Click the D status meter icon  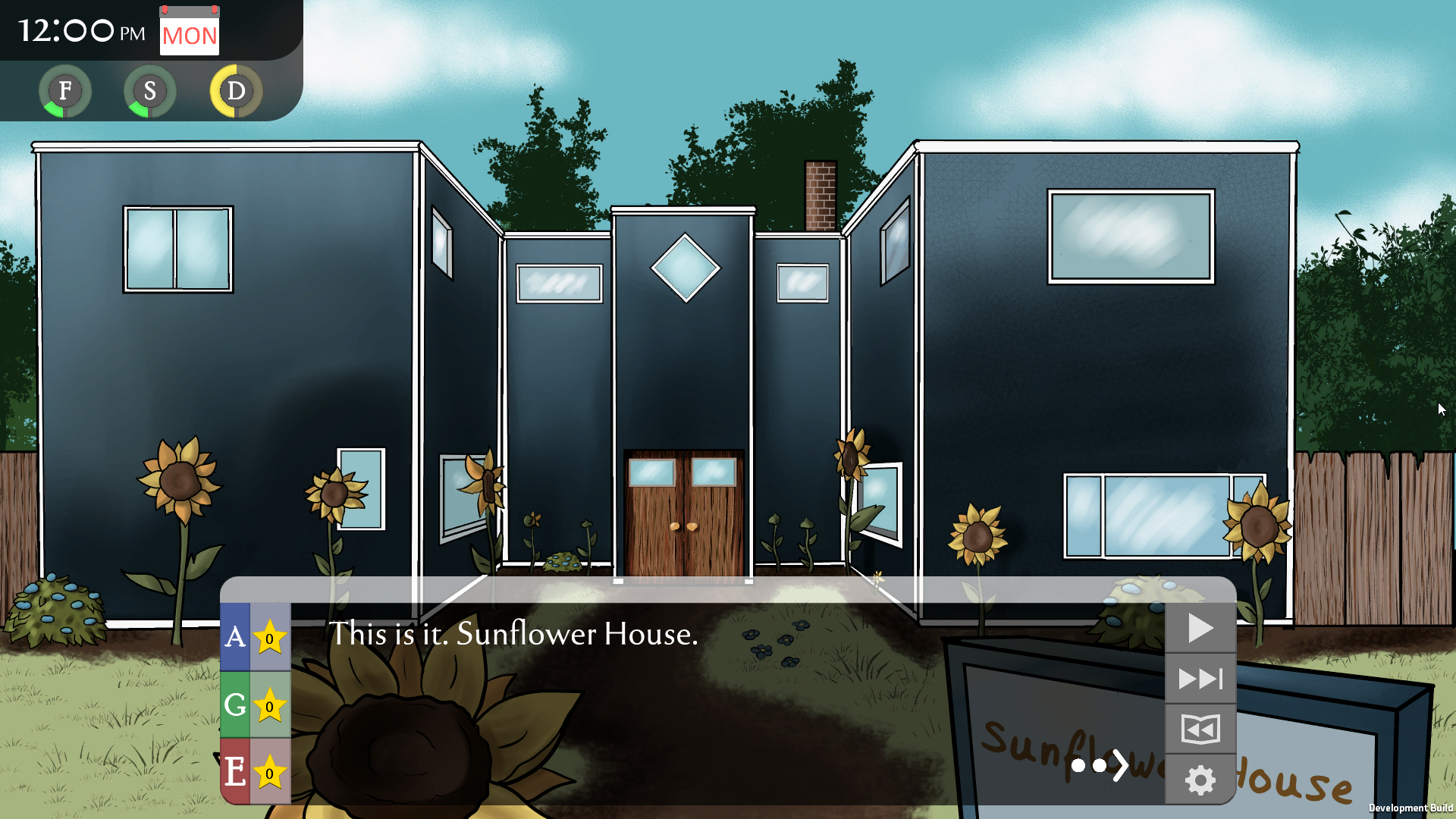(x=236, y=91)
